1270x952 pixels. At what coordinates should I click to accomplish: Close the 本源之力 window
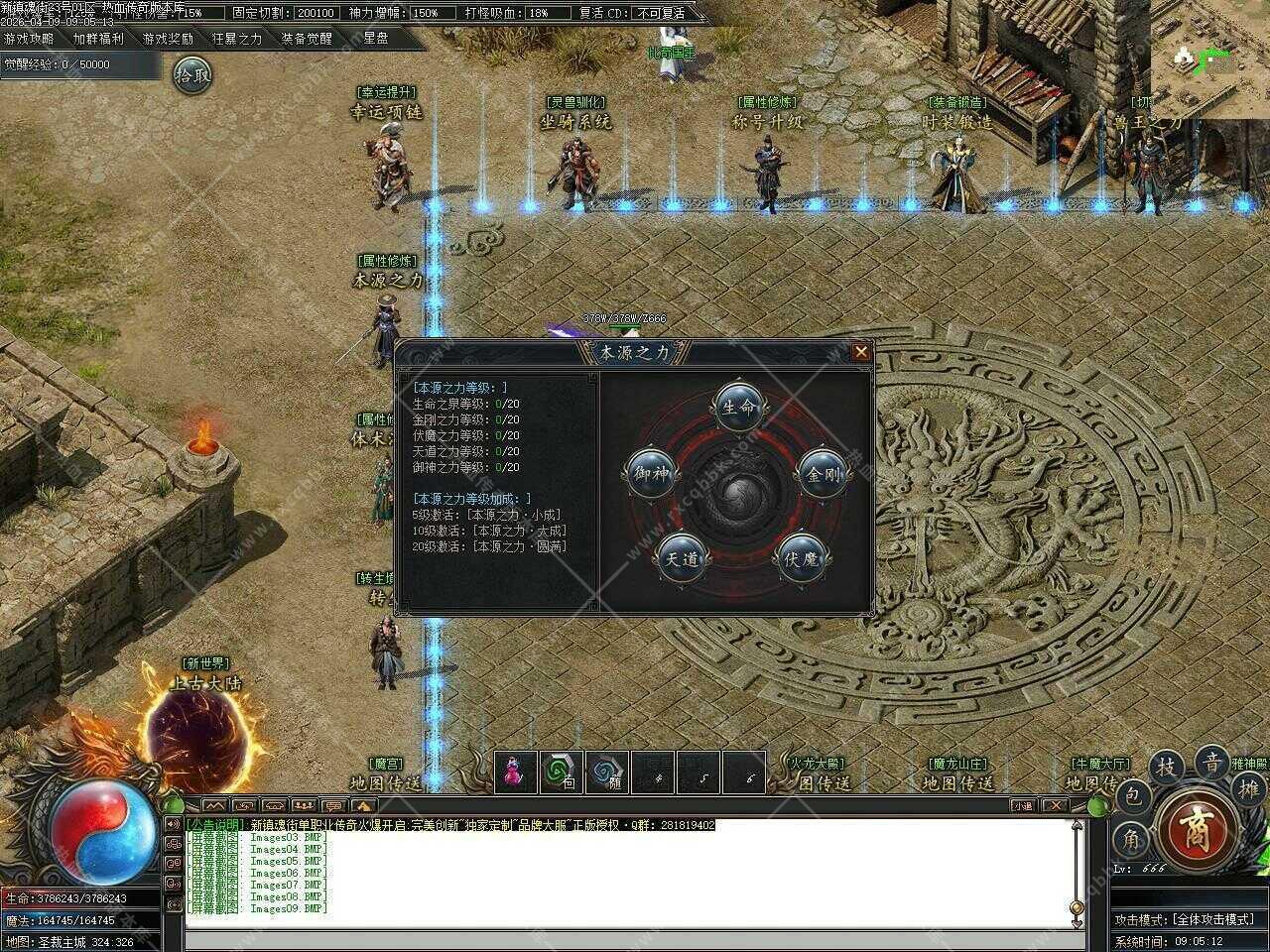click(860, 352)
